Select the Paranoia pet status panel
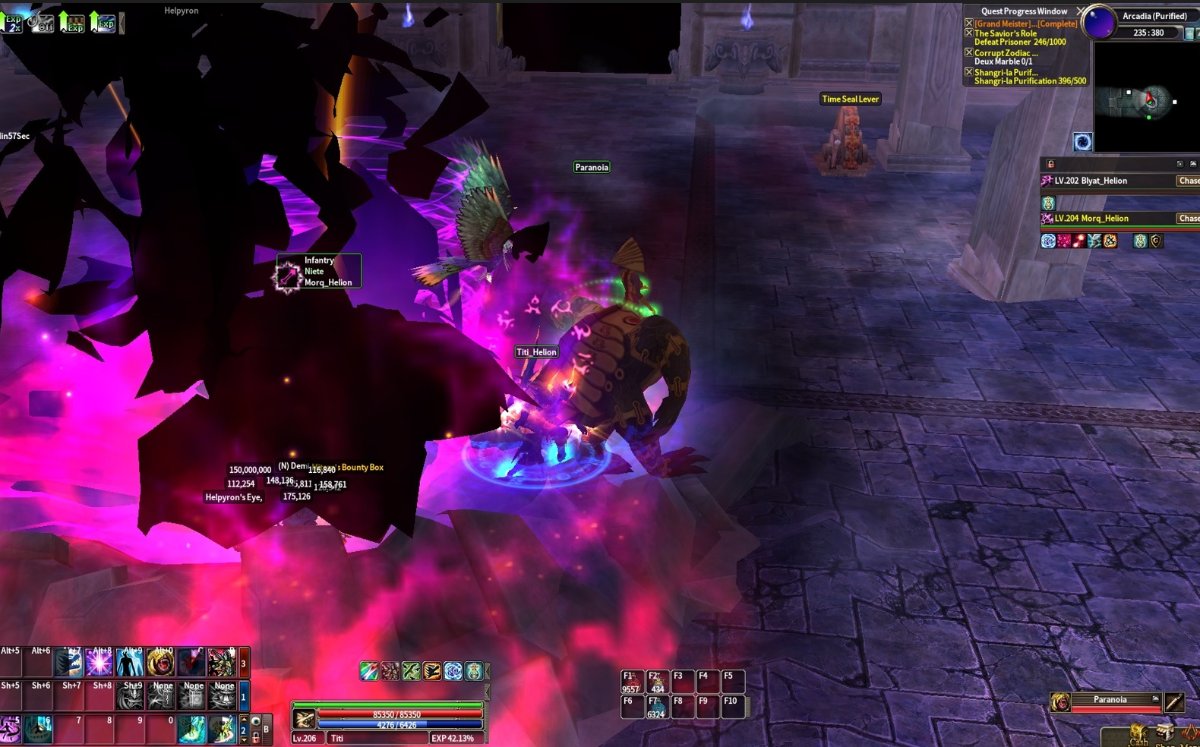1200x747 pixels. point(1110,702)
